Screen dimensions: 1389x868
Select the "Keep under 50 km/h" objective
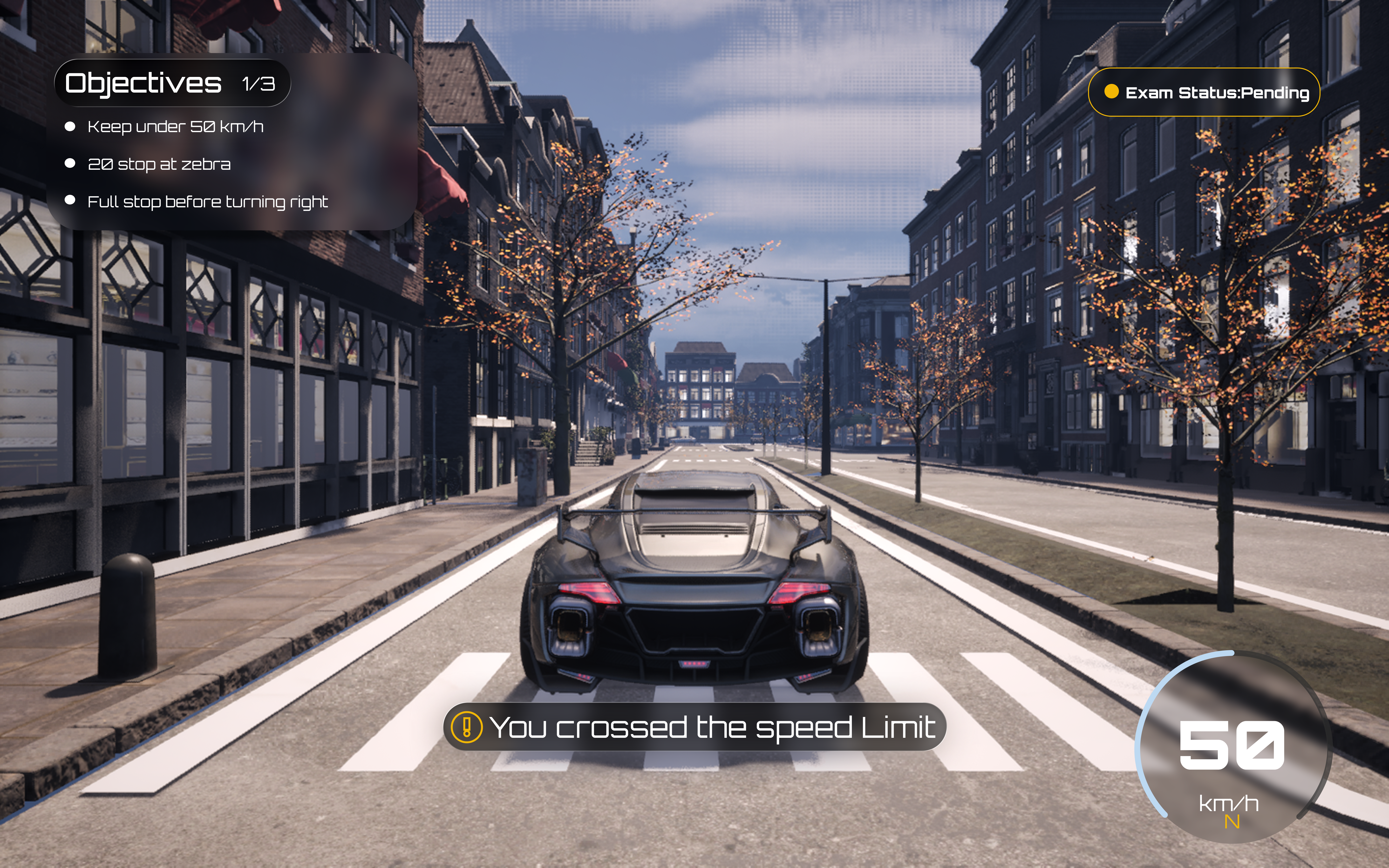tap(175, 127)
